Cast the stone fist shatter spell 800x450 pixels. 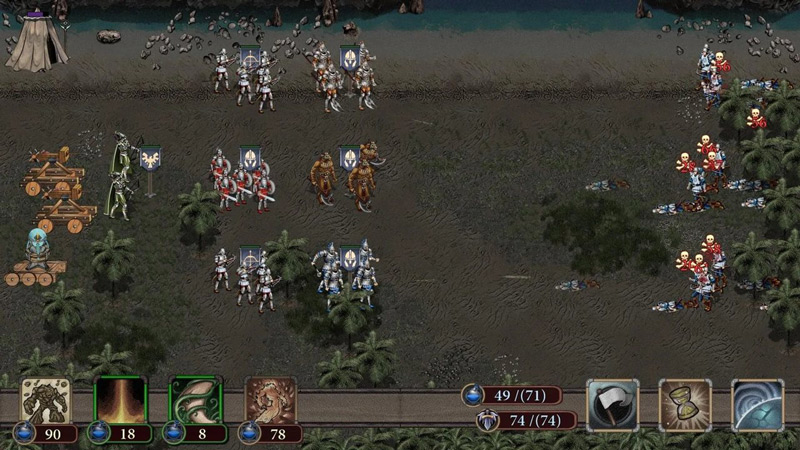[270, 401]
